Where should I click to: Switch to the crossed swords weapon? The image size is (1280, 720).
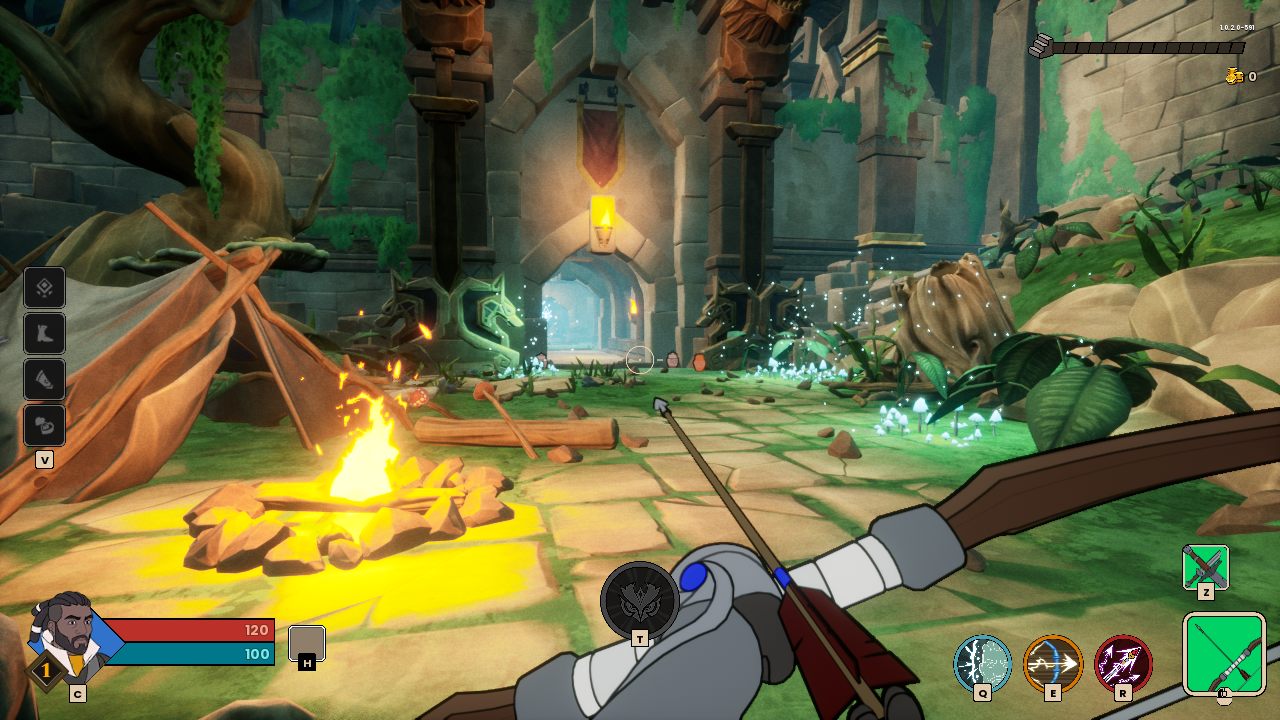(x=1205, y=567)
